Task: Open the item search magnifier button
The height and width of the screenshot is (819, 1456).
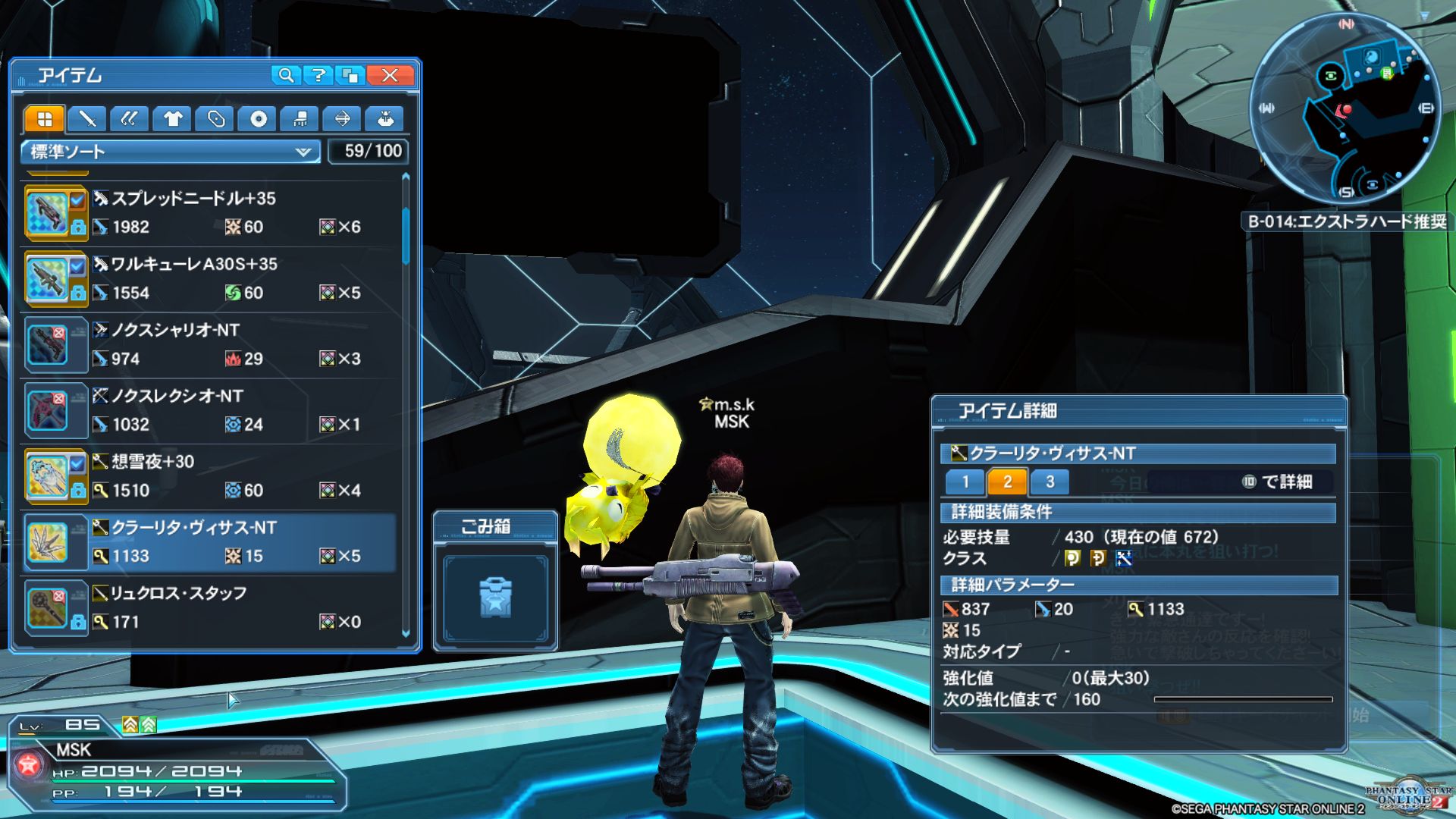Action: click(286, 75)
